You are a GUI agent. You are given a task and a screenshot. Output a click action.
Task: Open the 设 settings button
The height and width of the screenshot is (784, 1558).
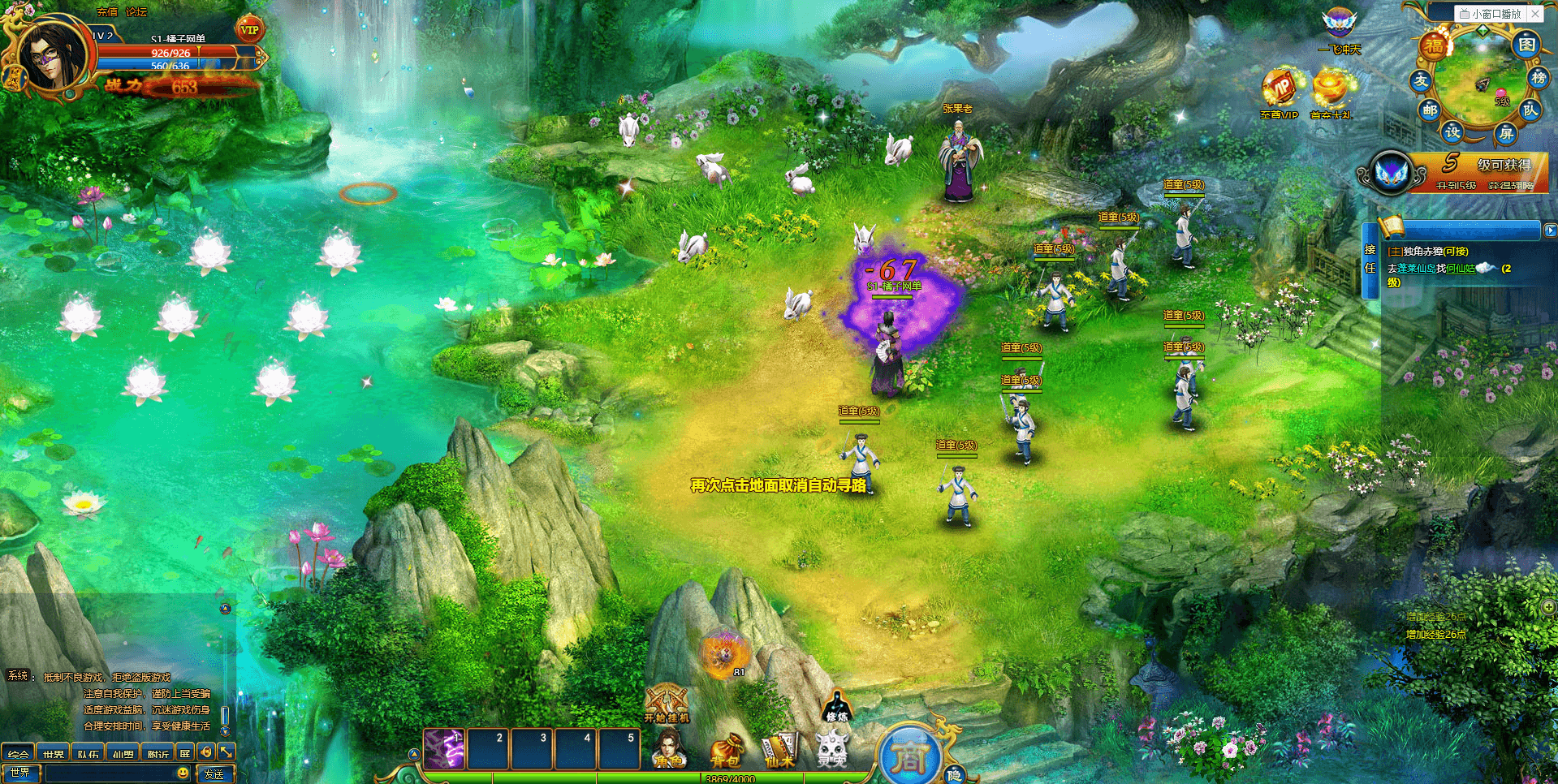(1452, 131)
